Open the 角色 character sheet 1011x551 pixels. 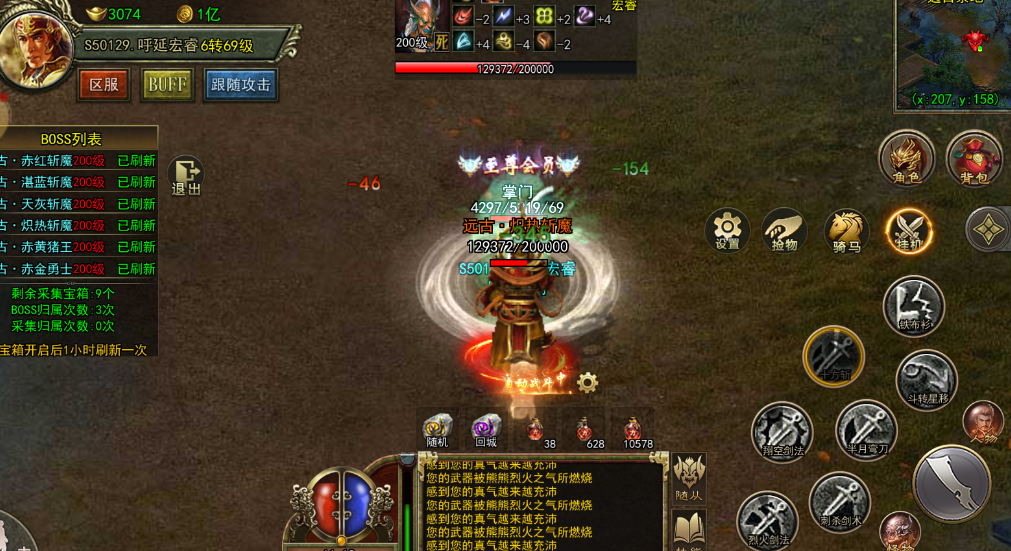pyautogui.click(x=906, y=160)
